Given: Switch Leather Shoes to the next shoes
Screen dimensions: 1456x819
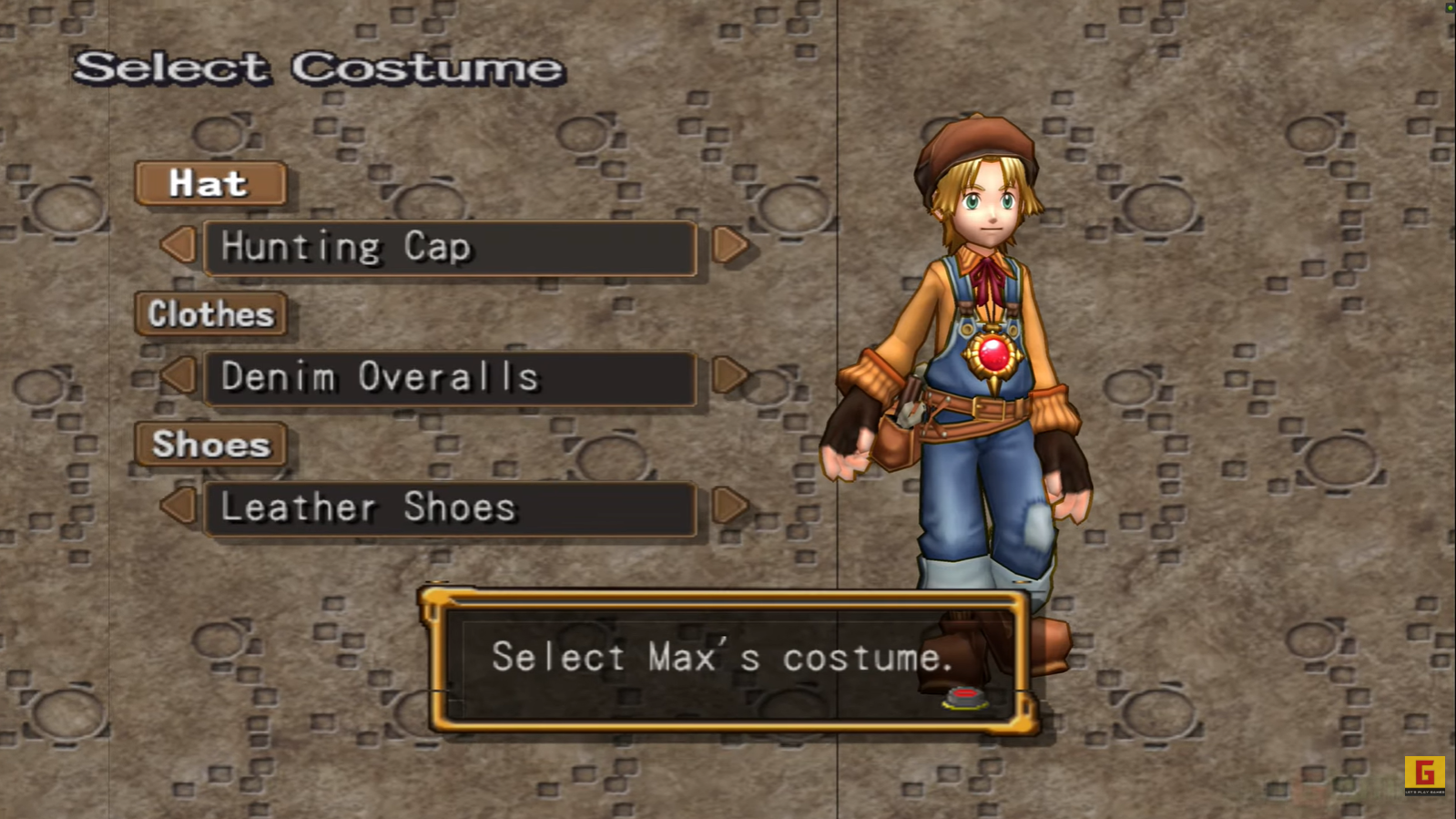Looking at the screenshot, I should pos(729,506).
